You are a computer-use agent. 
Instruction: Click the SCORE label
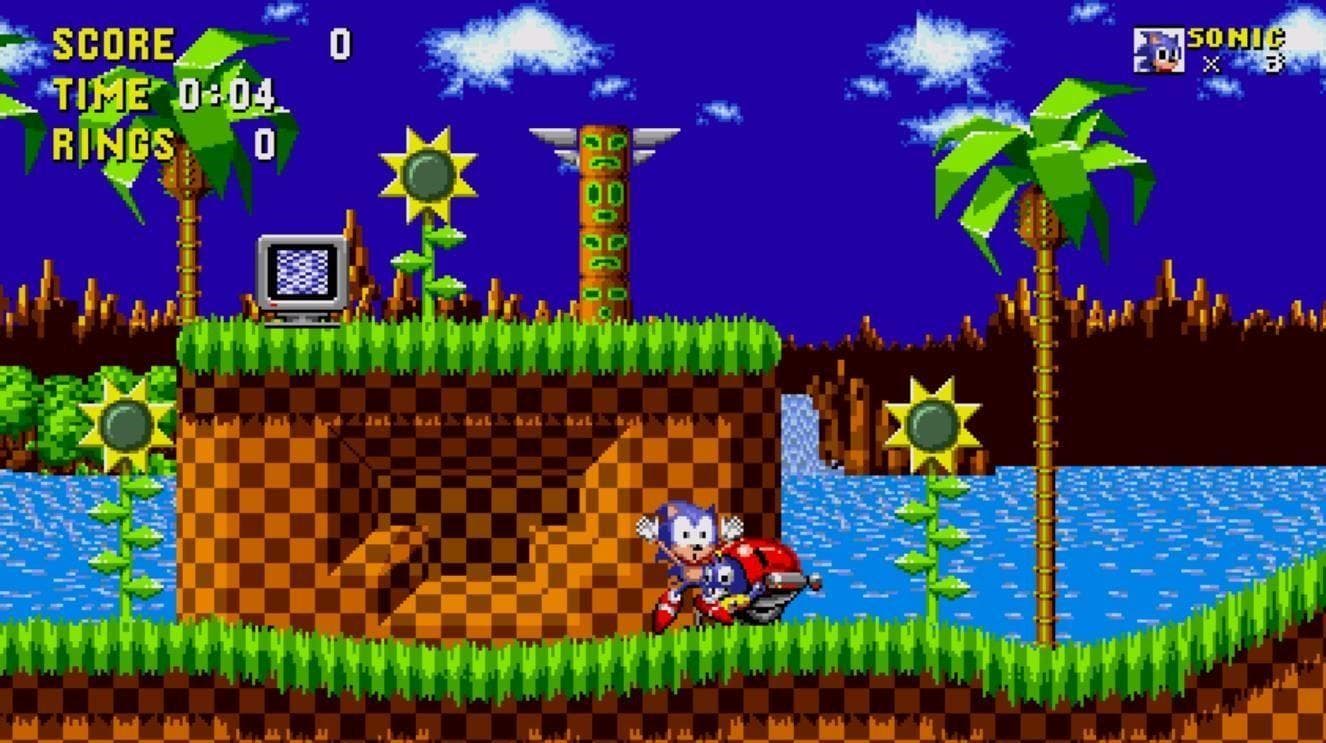coord(113,42)
